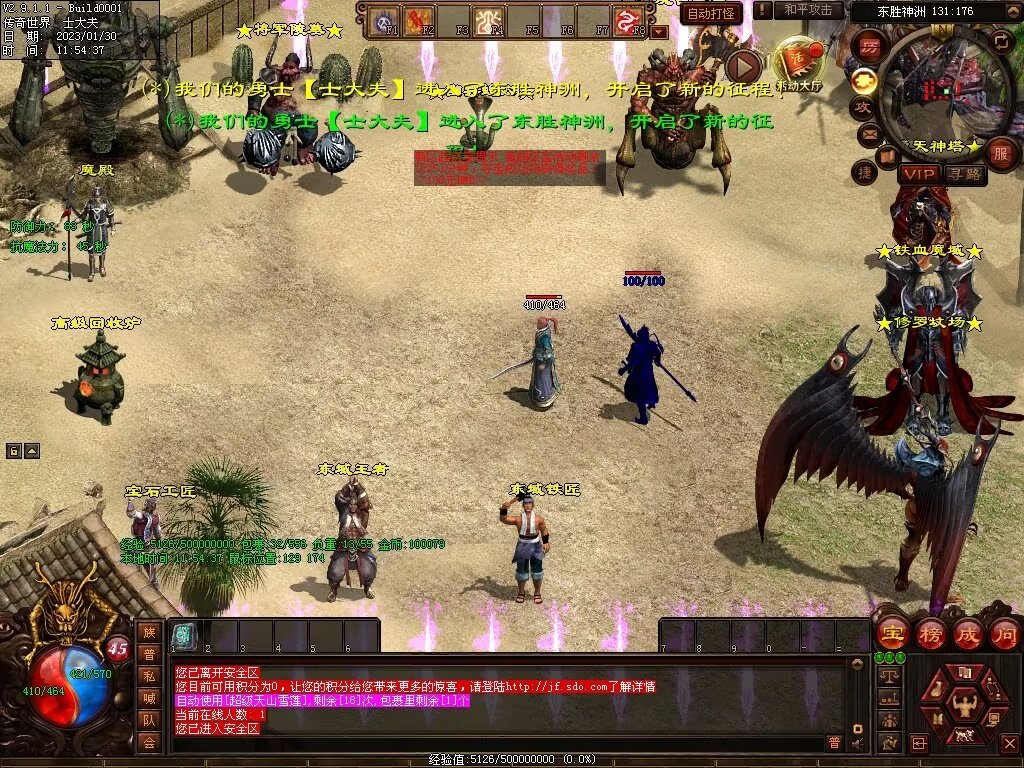This screenshot has width=1024, height=768.
Task: Click the round play arrow button
Action: [742, 66]
